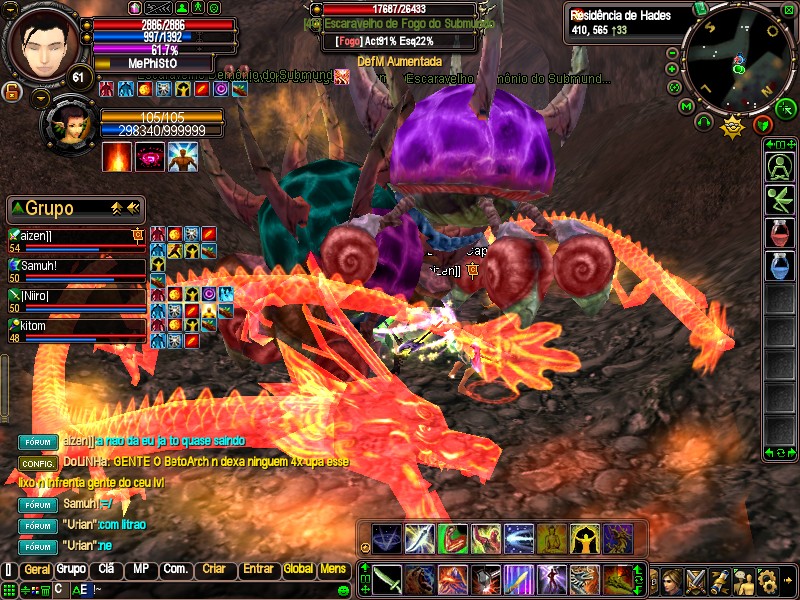Click the Criar channel button
Image resolution: width=800 pixels, height=600 pixels.
214,569
